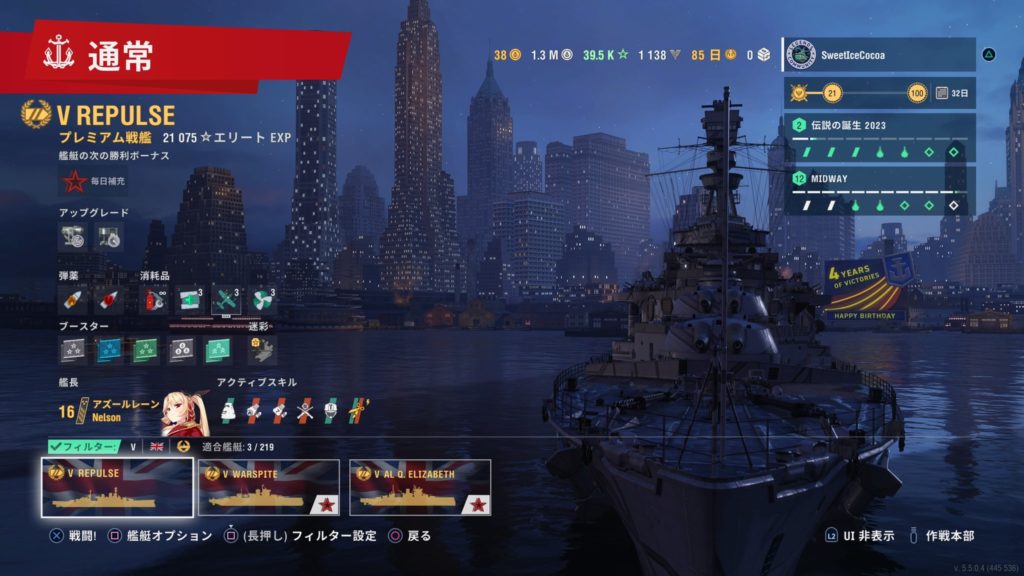Choose the green propeller engine boost consumable

pyautogui.click(x=263, y=300)
